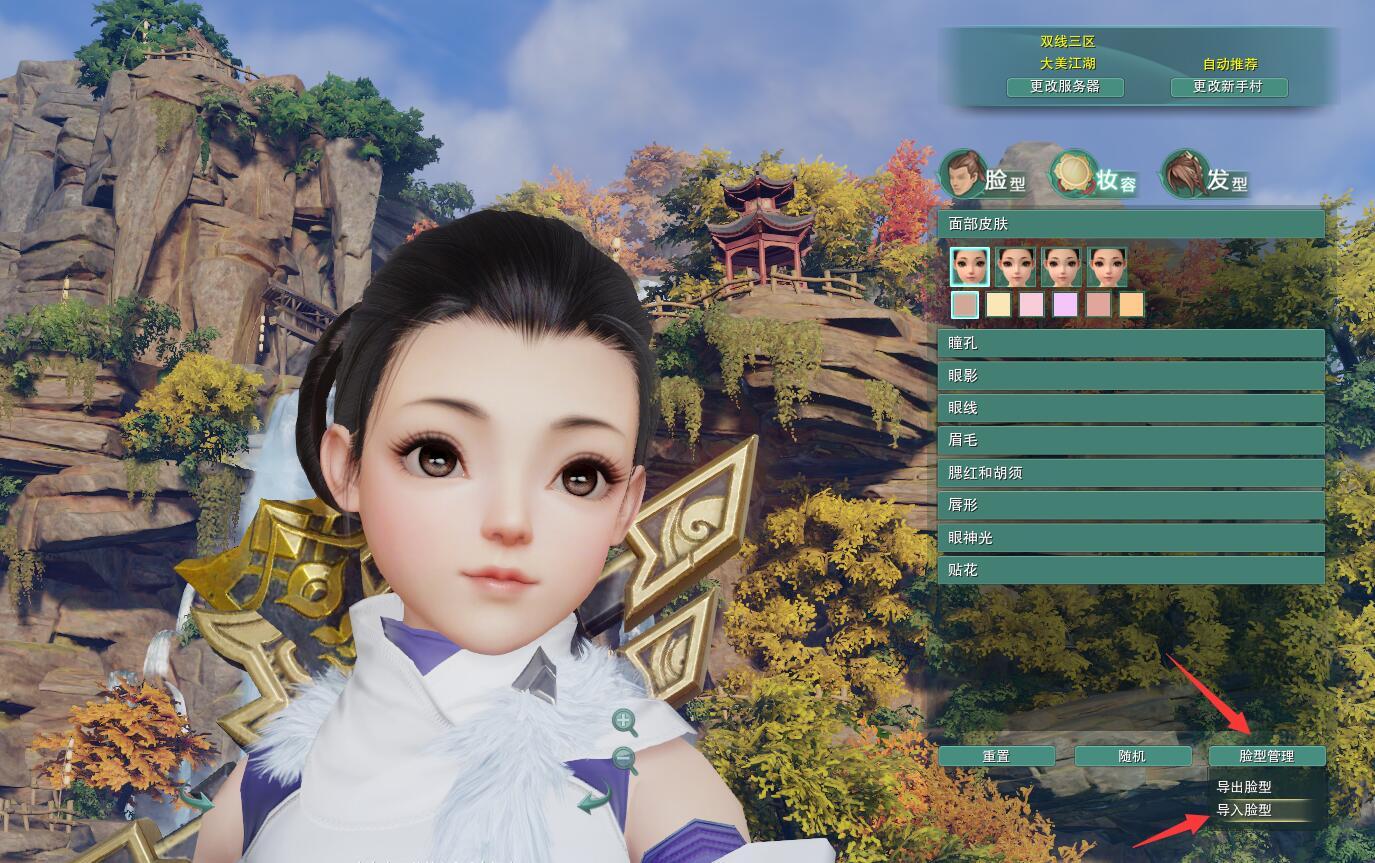The height and width of the screenshot is (863, 1375).
Task: Expand the 眉毛 section
Action: pos(1130,440)
